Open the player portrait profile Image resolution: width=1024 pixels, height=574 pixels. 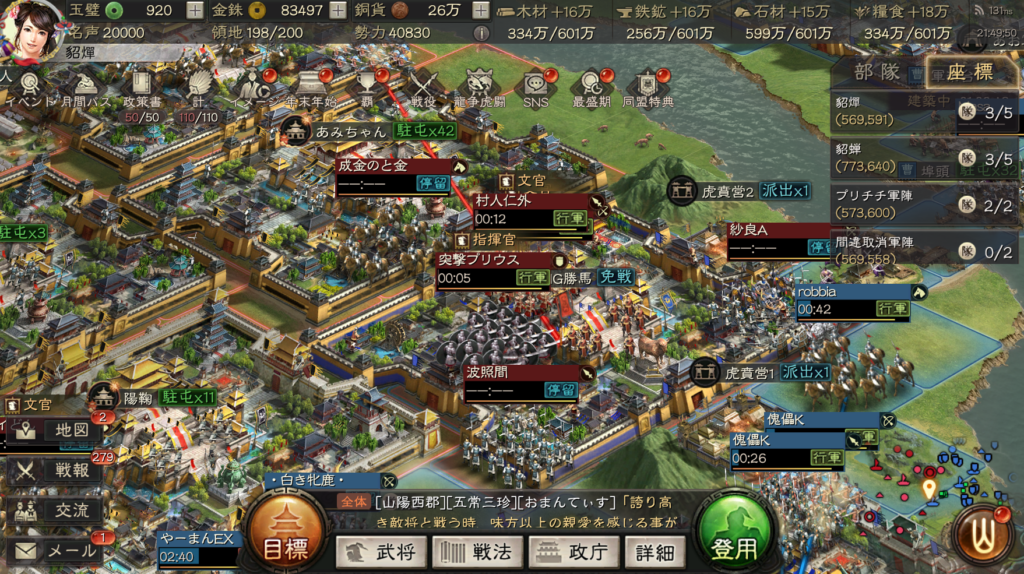(32, 24)
